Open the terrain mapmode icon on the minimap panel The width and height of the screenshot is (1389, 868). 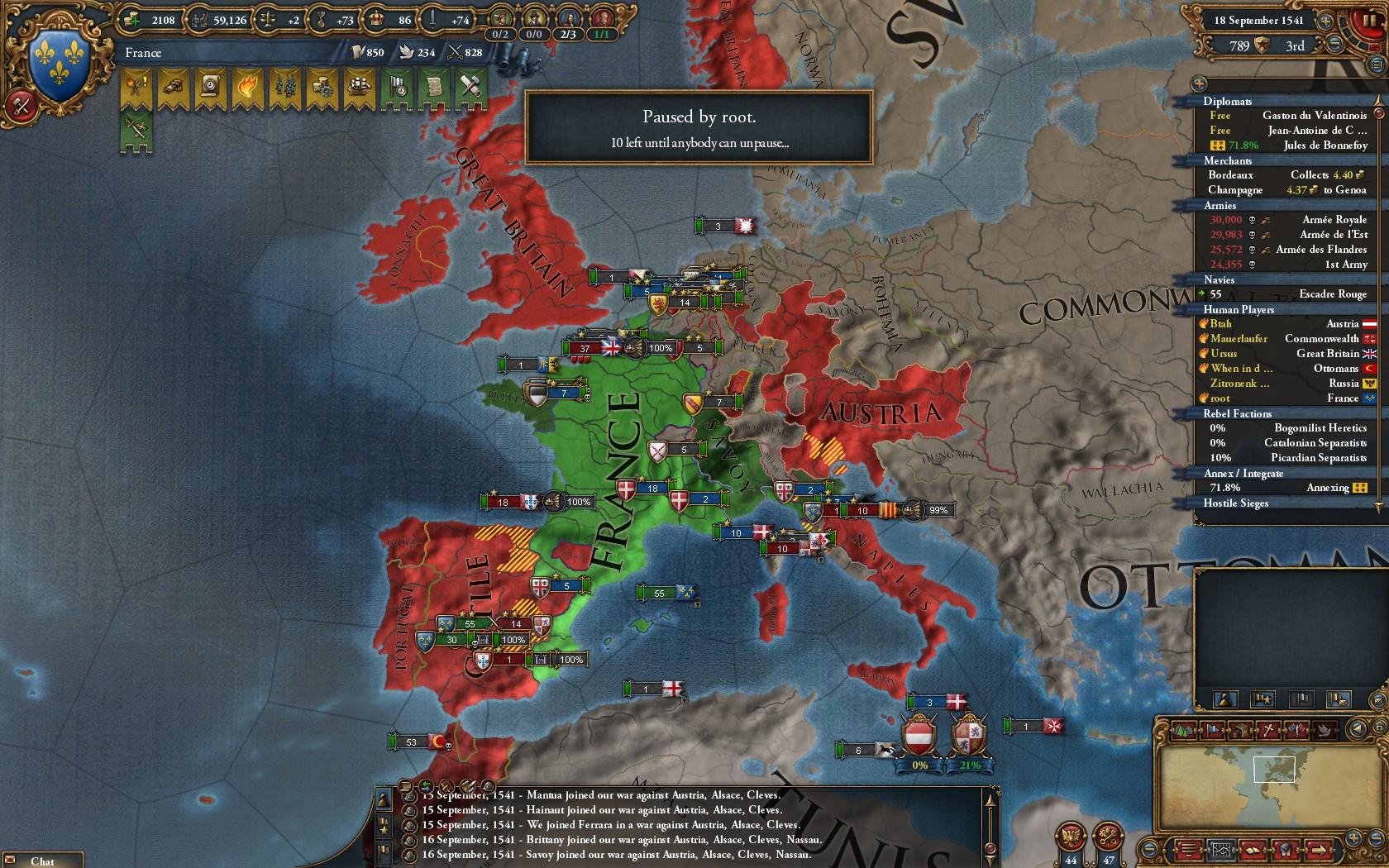pyautogui.click(x=1182, y=729)
